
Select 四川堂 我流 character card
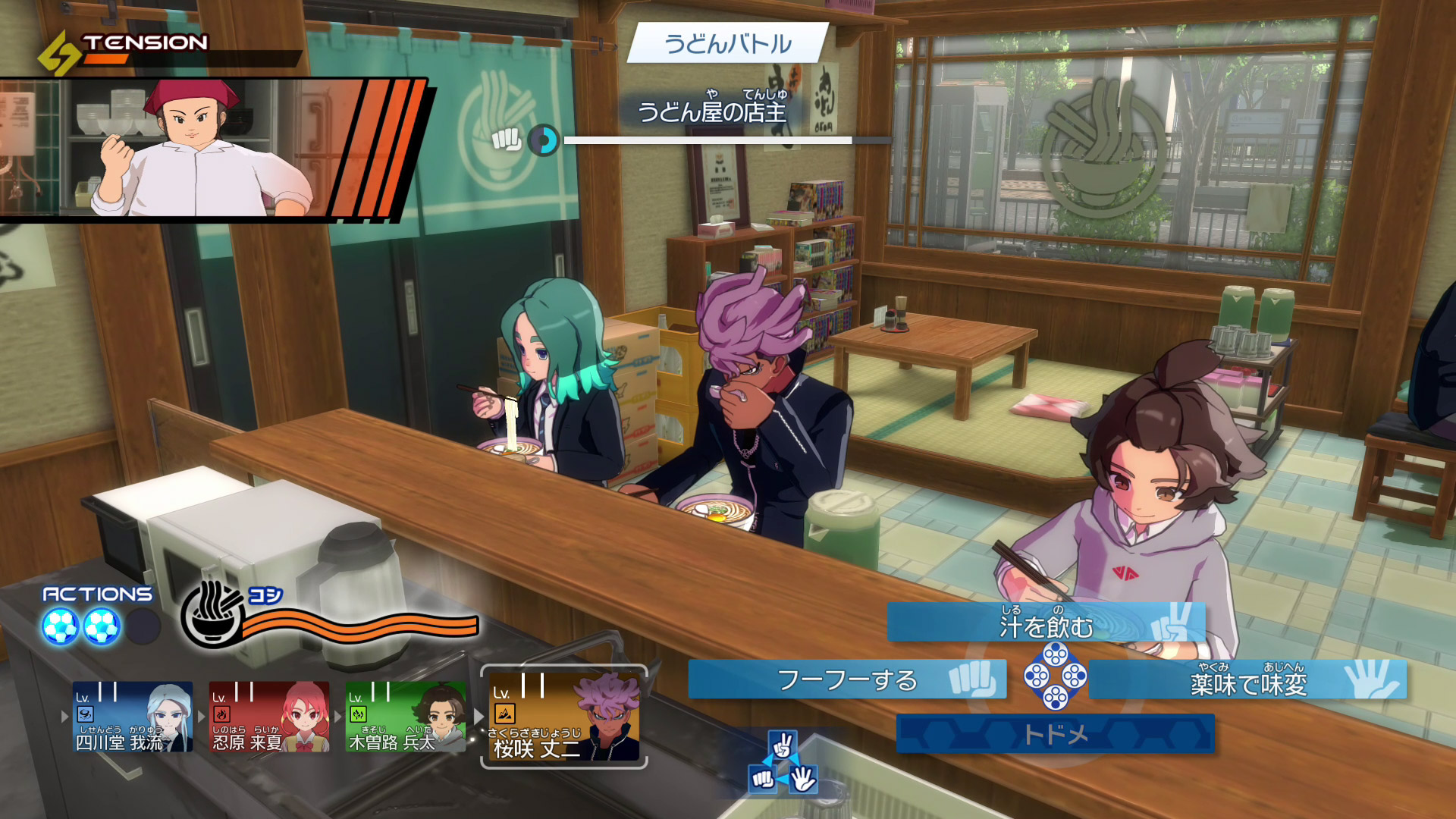(x=133, y=717)
